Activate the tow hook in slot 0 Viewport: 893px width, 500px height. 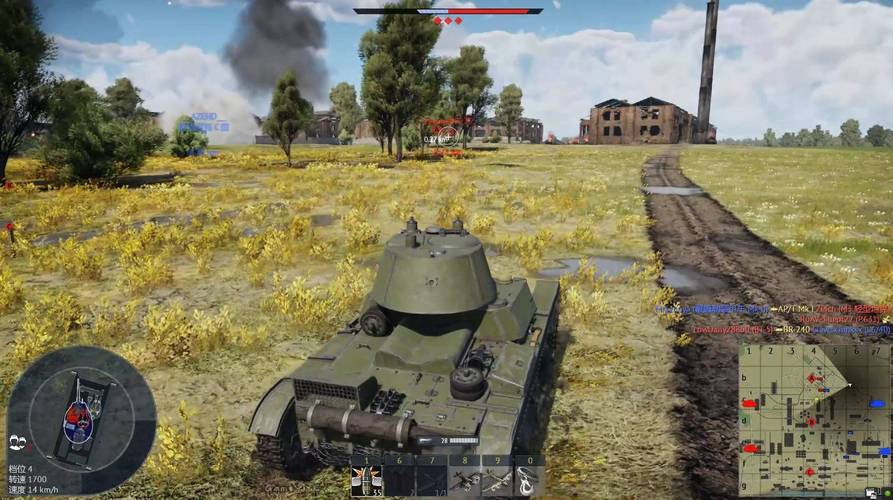[529, 480]
